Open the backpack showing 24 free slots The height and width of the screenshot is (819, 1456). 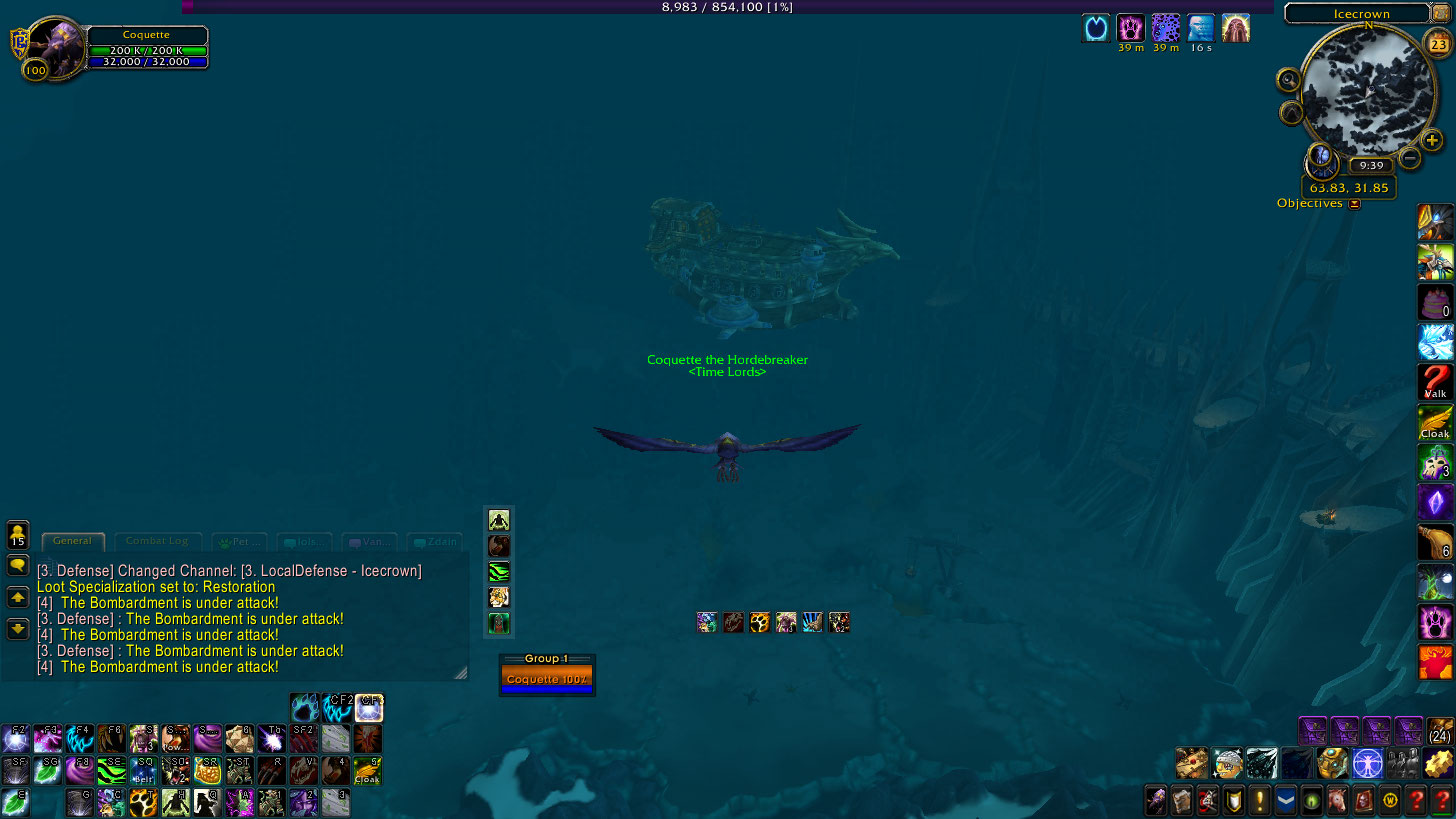[x=1440, y=731]
